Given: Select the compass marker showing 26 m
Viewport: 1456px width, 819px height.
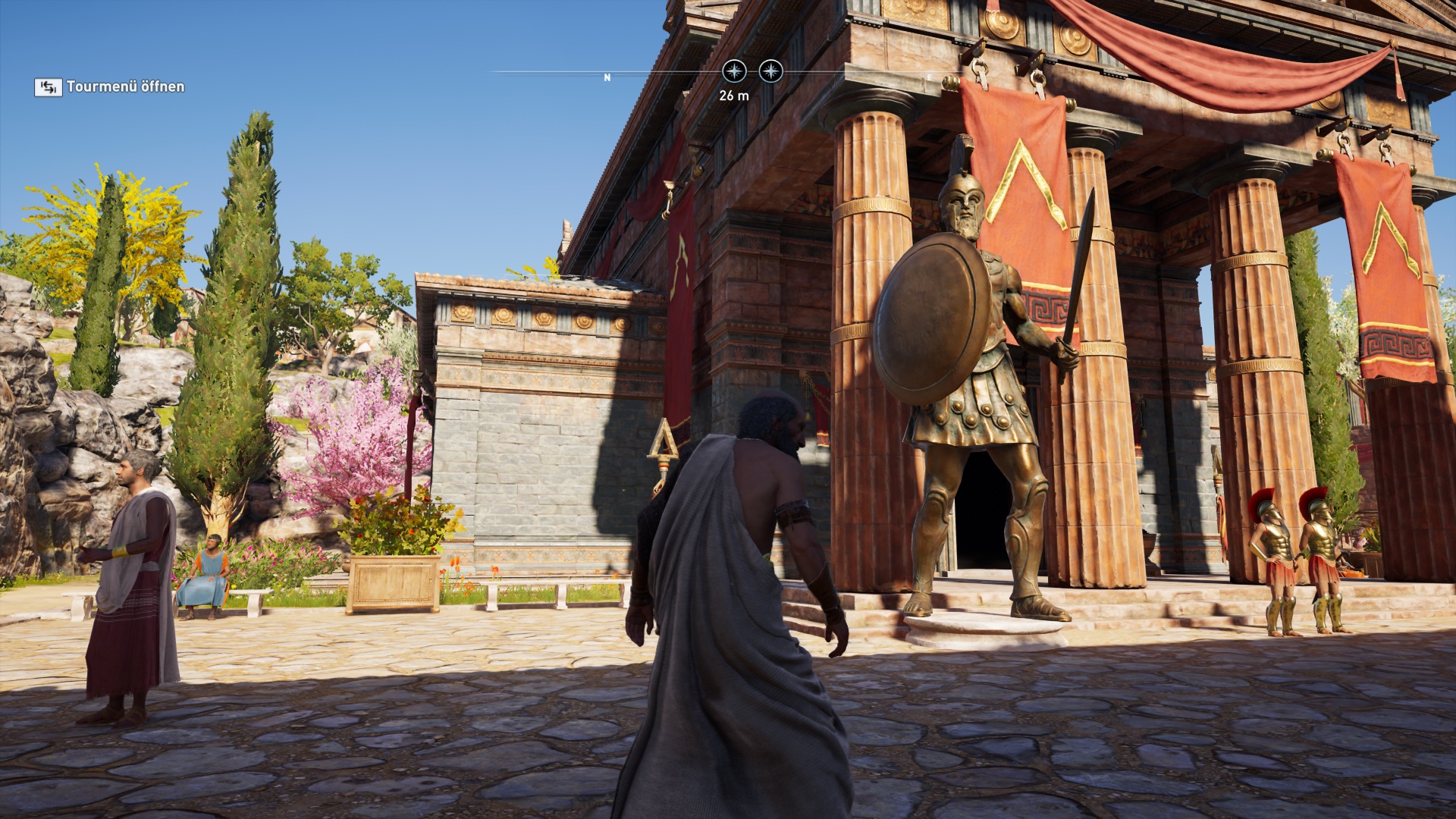Looking at the screenshot, I should click(x=733, y=72).
